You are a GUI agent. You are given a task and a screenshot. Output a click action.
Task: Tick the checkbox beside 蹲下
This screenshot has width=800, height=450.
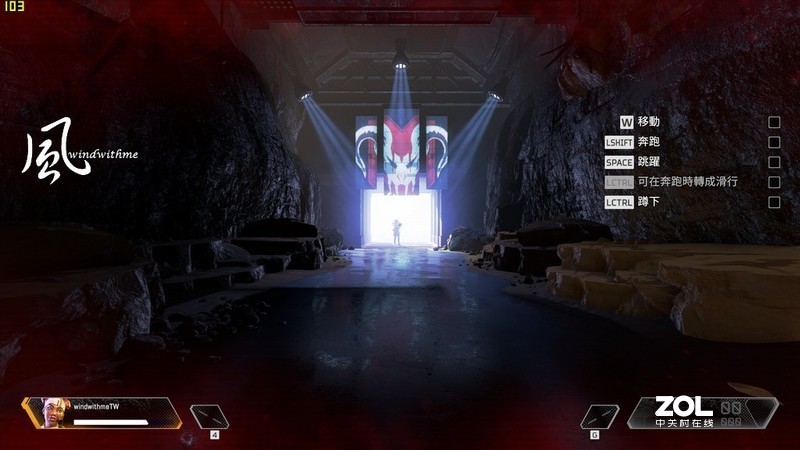(x=774, y=202)
